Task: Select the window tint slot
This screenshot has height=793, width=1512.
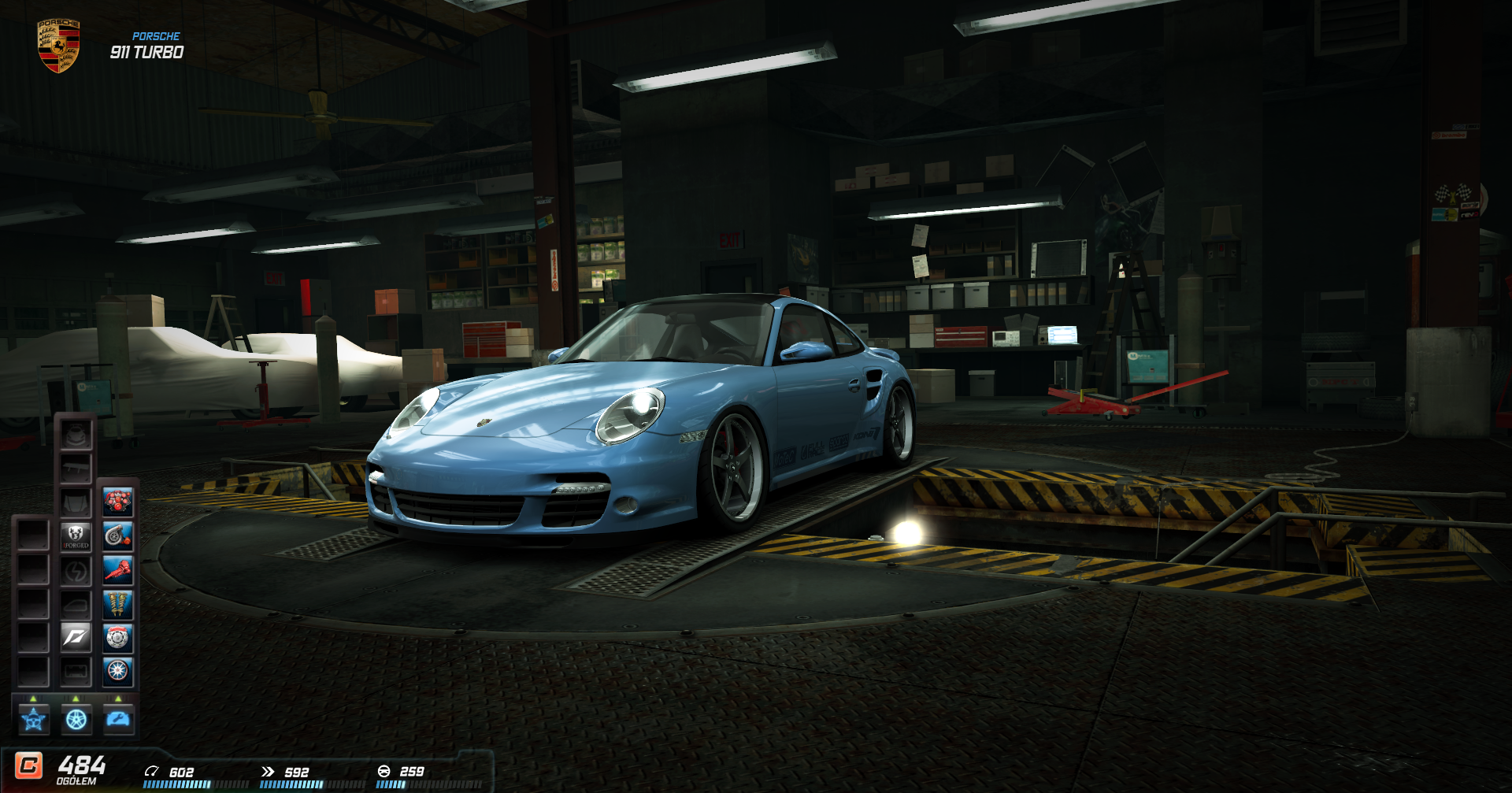Action: (x=76, y=604)
